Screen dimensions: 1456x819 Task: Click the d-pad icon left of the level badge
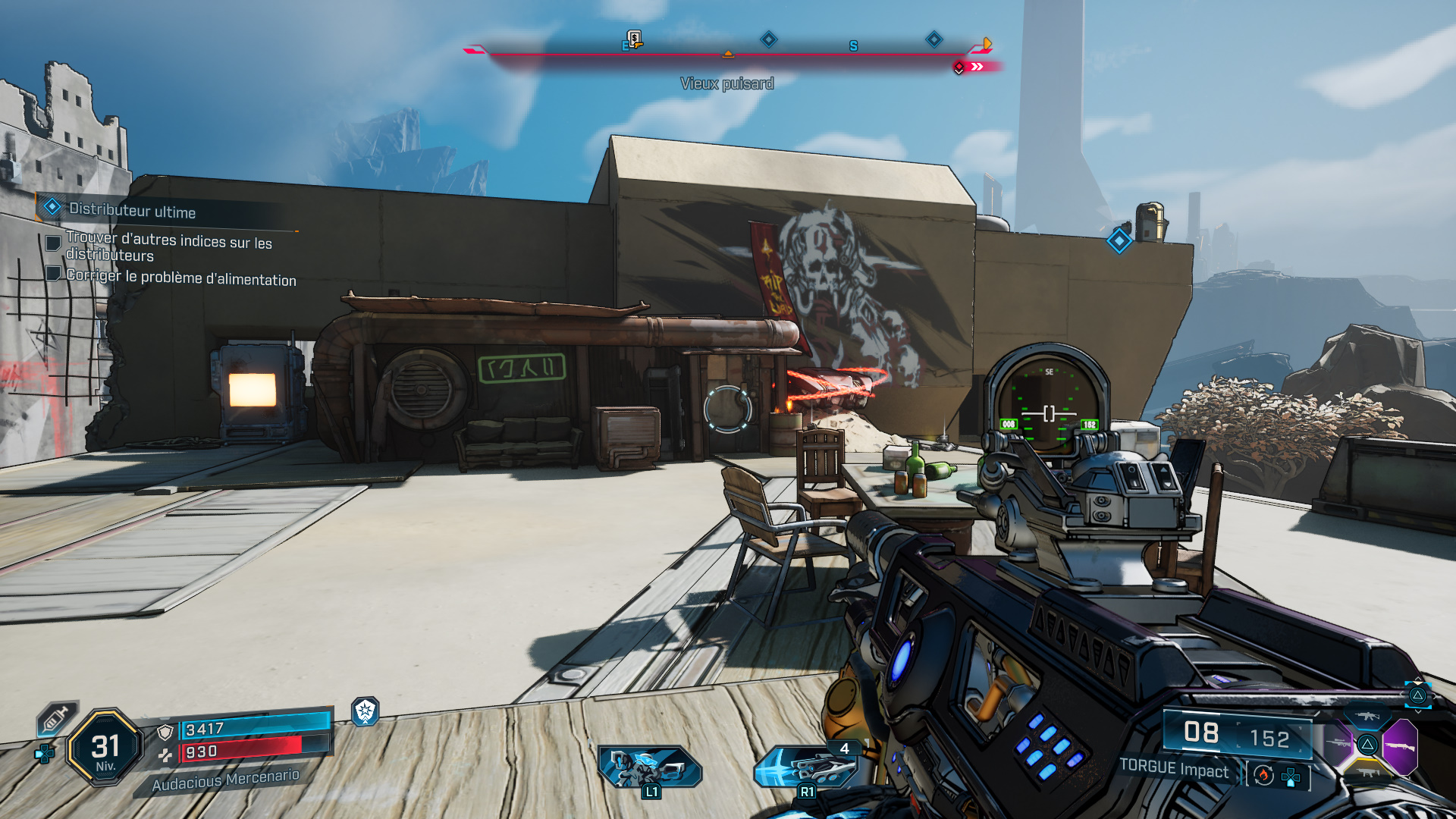(x=43, y=754)
